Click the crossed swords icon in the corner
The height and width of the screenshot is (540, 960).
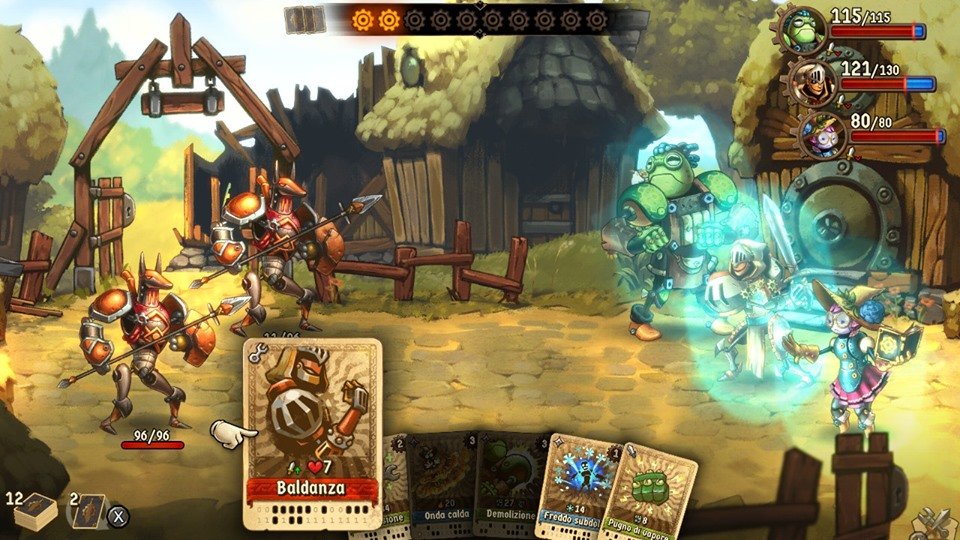[x=937, y=522]
